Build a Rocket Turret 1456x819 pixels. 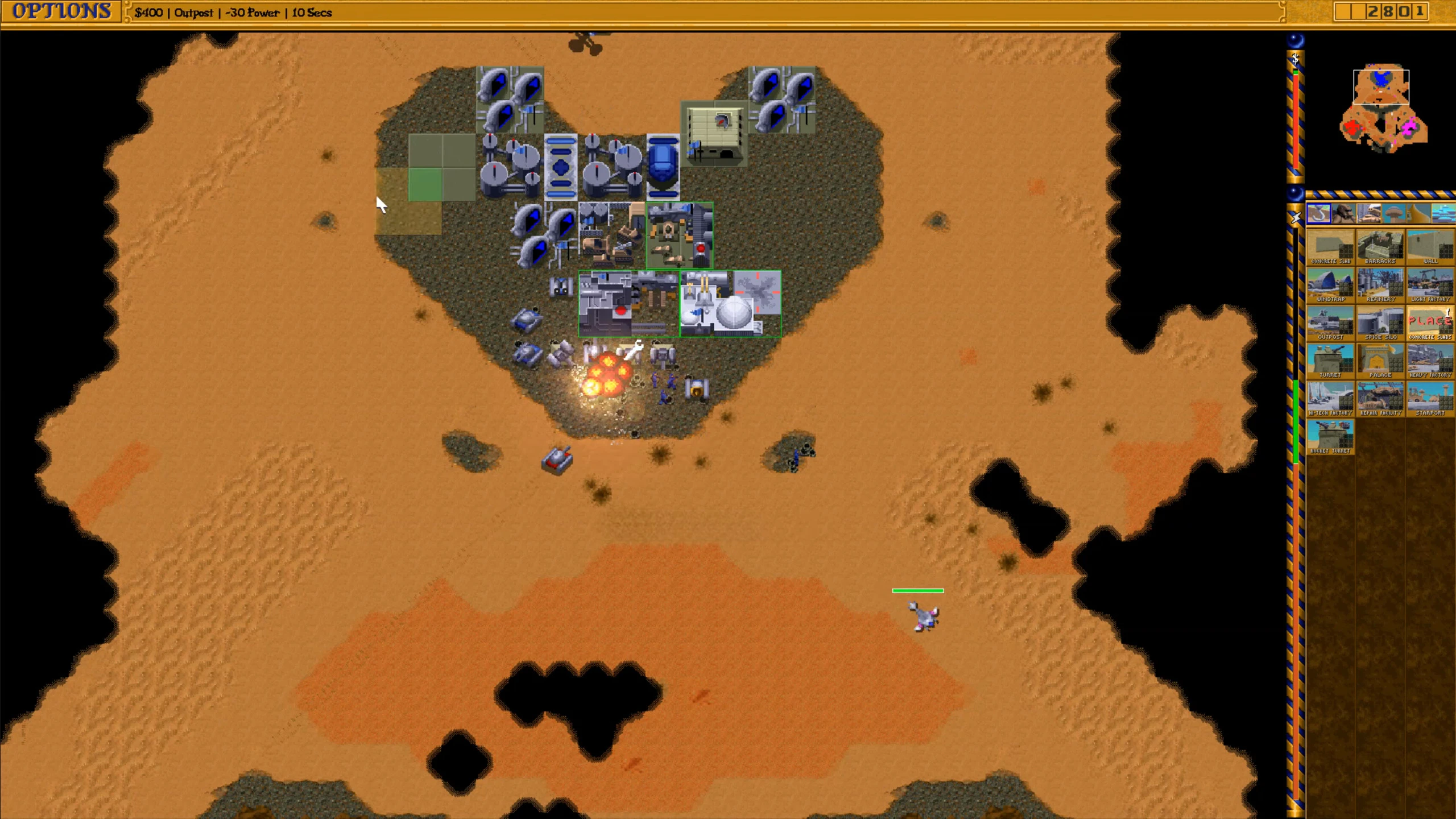(x=1330, y=437)
